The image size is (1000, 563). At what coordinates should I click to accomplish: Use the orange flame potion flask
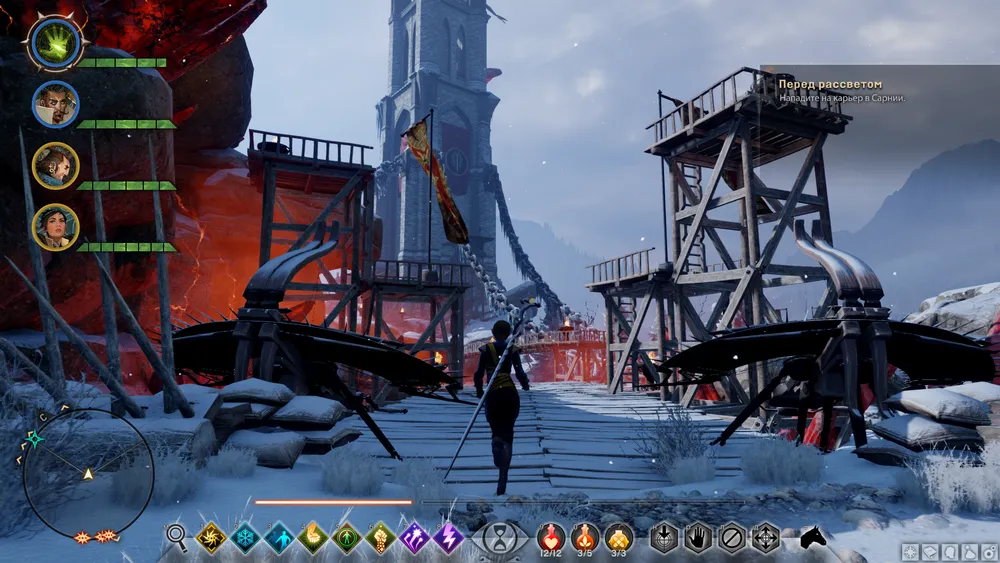point(586,536)
